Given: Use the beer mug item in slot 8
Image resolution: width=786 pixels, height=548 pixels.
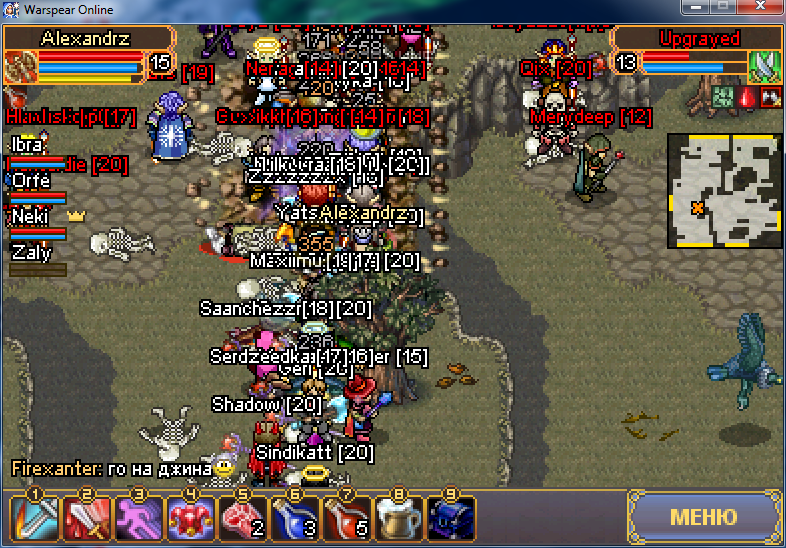Looking at the screenshot, I should click(x=398, y=520).
